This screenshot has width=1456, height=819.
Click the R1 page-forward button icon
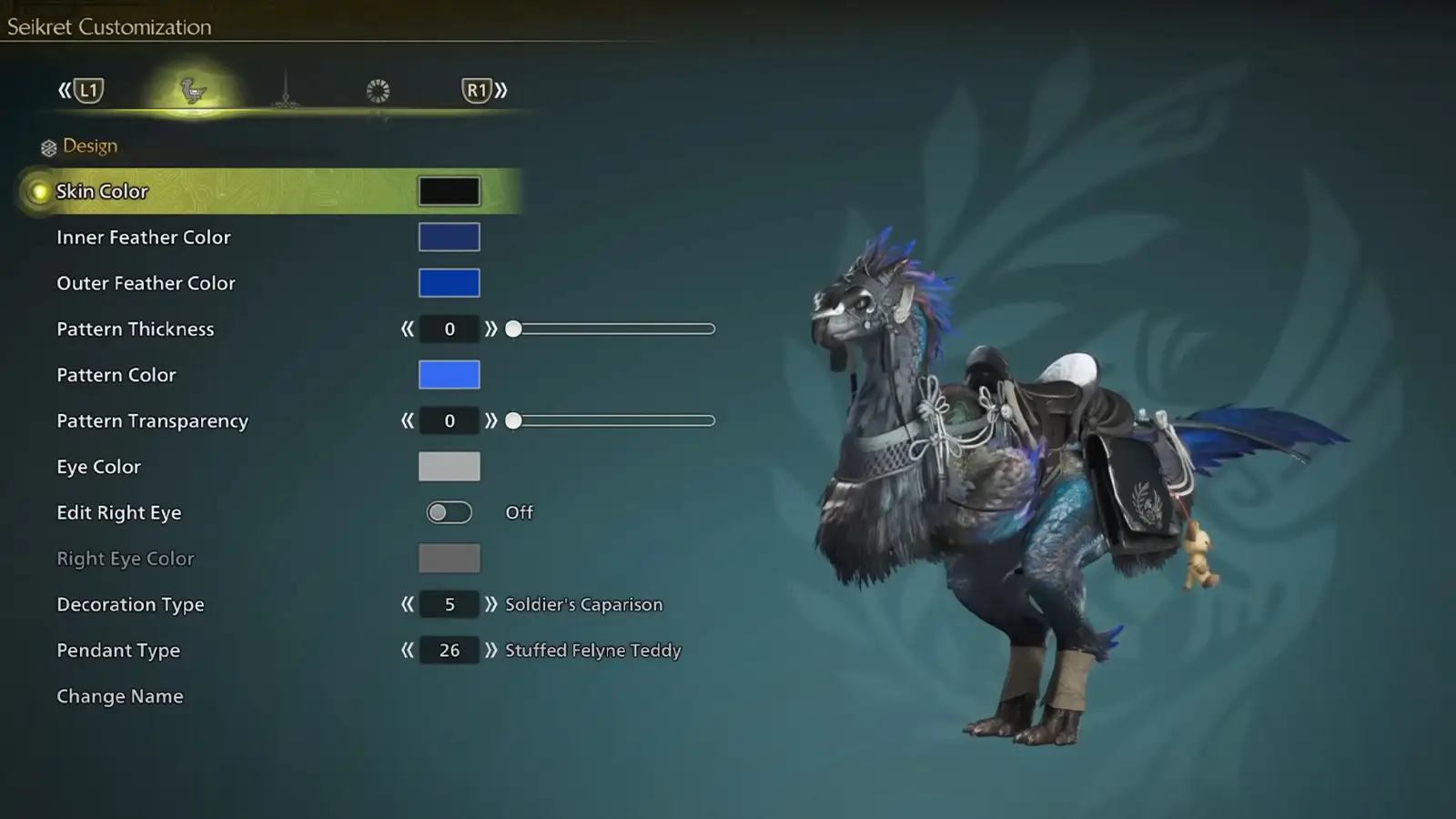(476, 89)
